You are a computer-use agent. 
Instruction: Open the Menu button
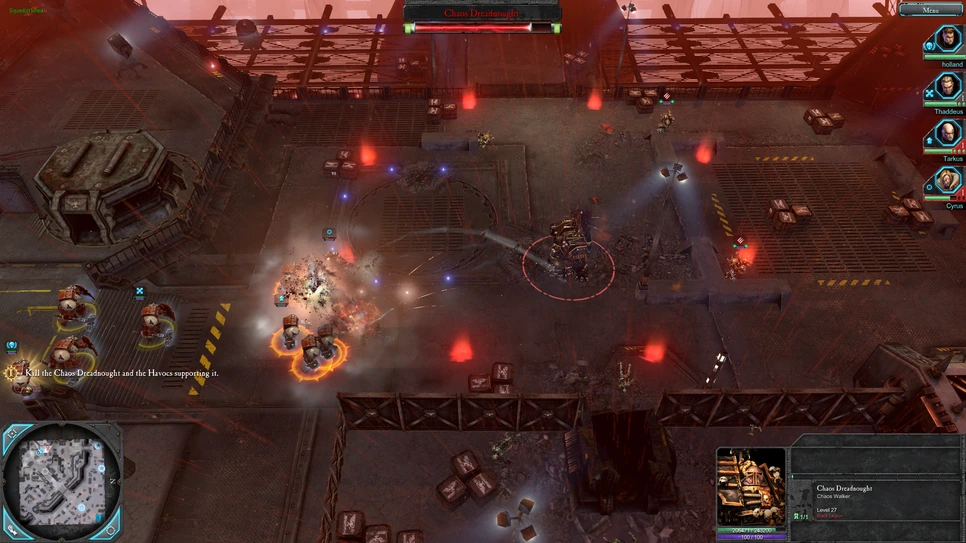[x=930, y=10]
